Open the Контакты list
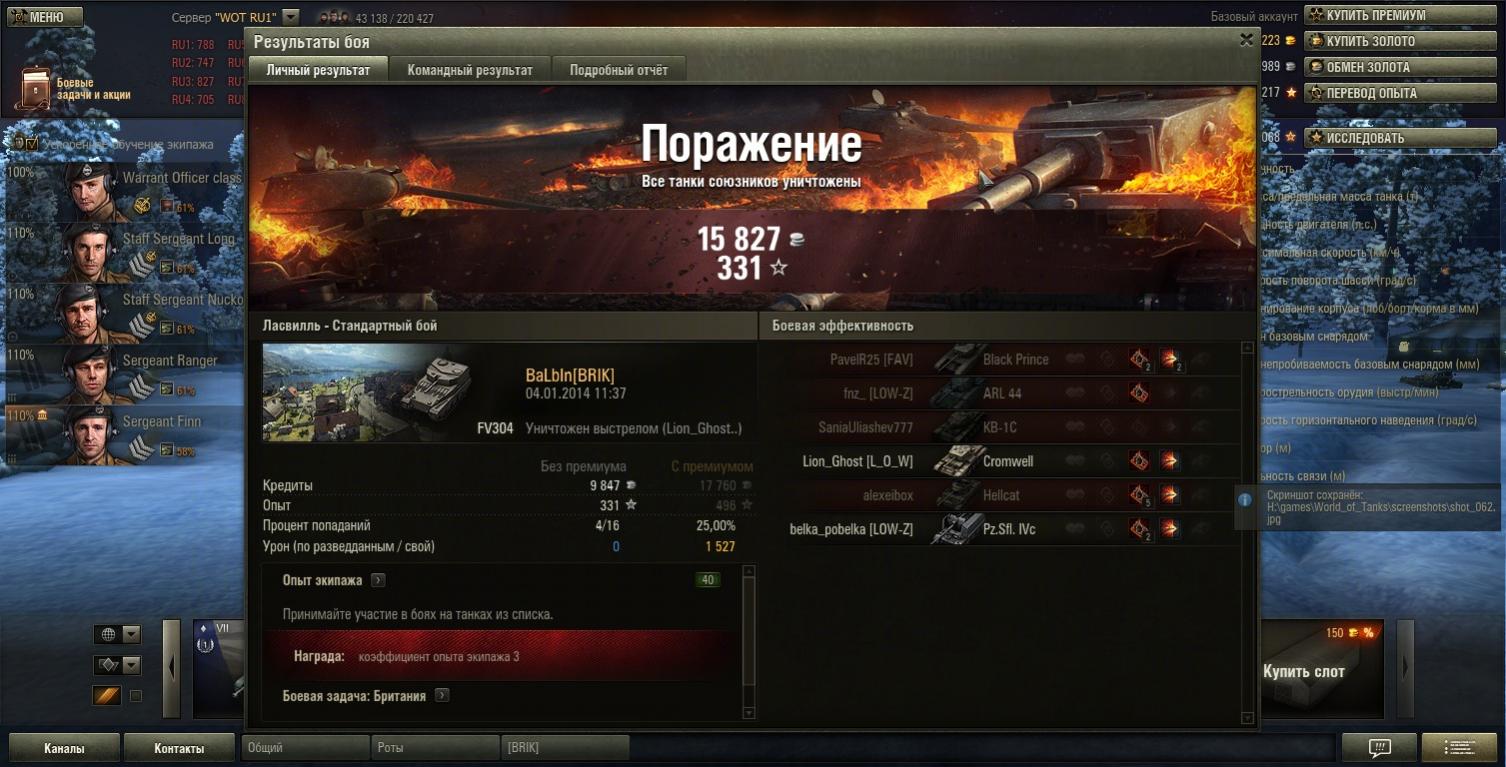The width and height of the screenshot is (1506, 767). click(x=179, y=748)
